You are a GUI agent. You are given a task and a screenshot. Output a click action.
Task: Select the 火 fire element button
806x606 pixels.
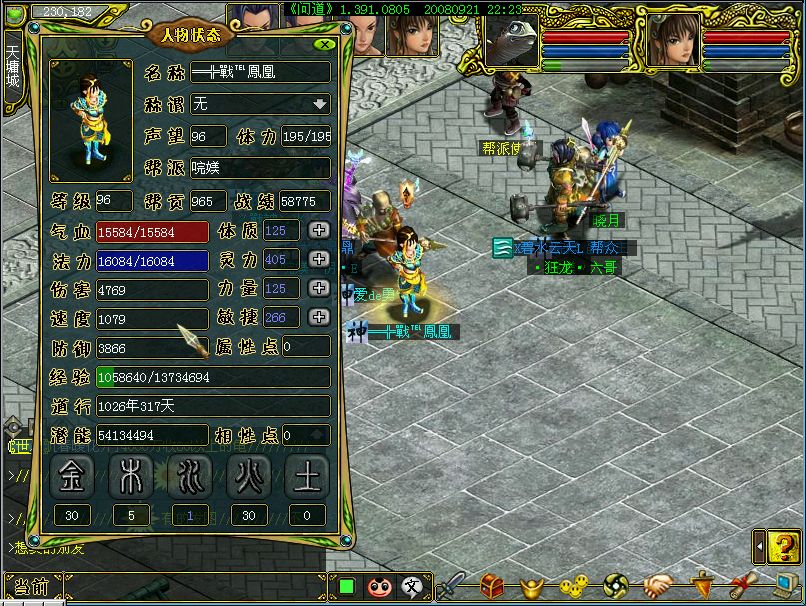click(x=248, y=477)
